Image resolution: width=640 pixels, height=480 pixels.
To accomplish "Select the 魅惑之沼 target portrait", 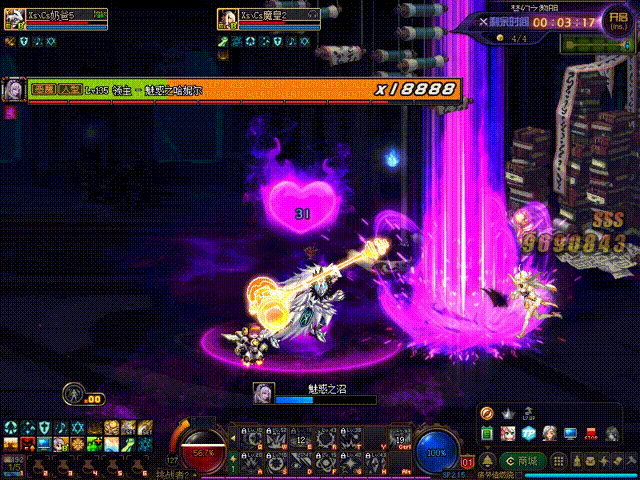I will [x=264, y=392].
